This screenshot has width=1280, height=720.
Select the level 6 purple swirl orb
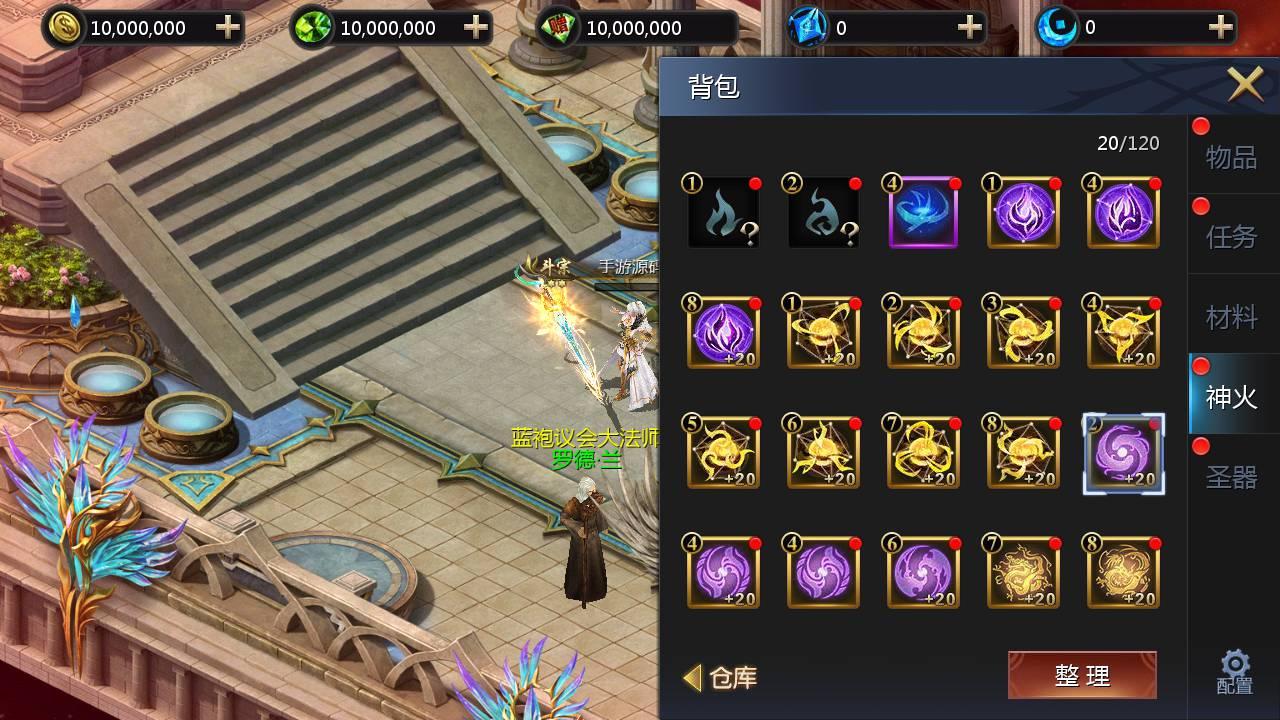click(x=923, y=574)
